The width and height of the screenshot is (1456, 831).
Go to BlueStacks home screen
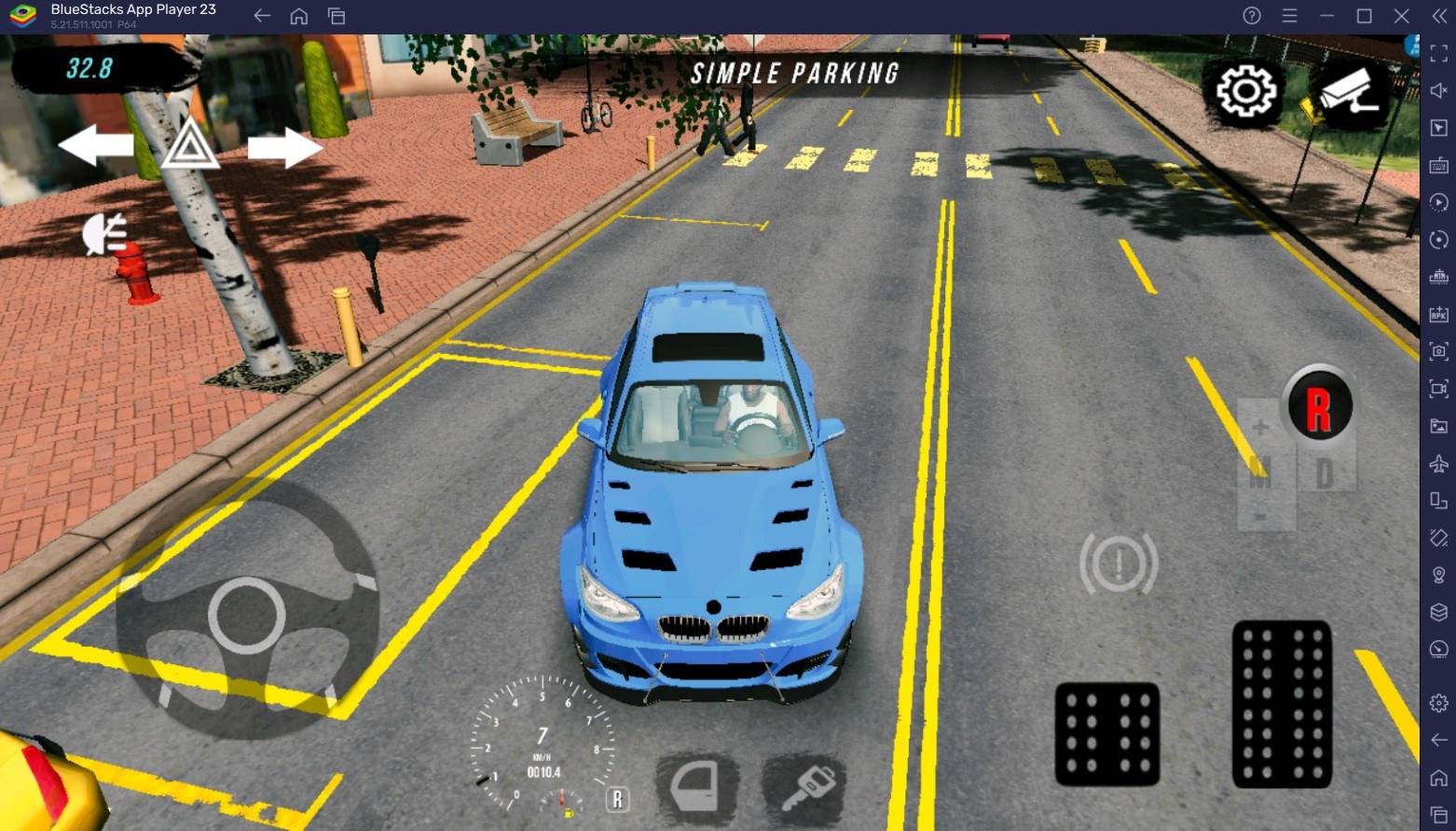point(299,16)
